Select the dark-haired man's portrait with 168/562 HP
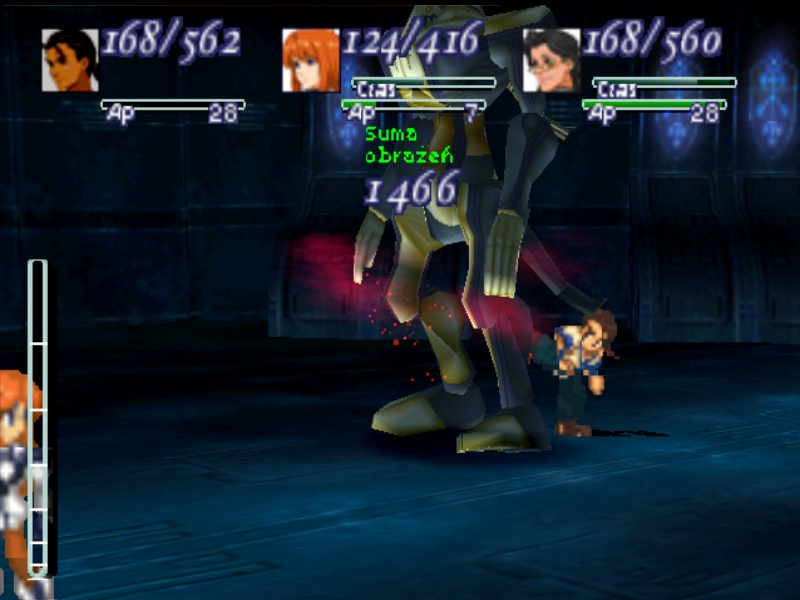 (70, 60)
